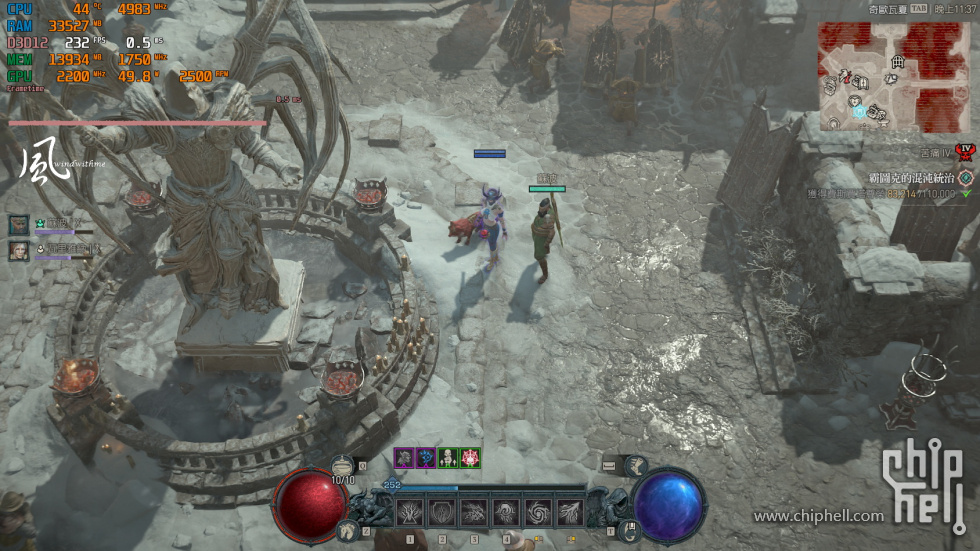Select the purple horned demon buff icon
The width and height of the screenshot is (980, 551).
click(x=404, y=457)
